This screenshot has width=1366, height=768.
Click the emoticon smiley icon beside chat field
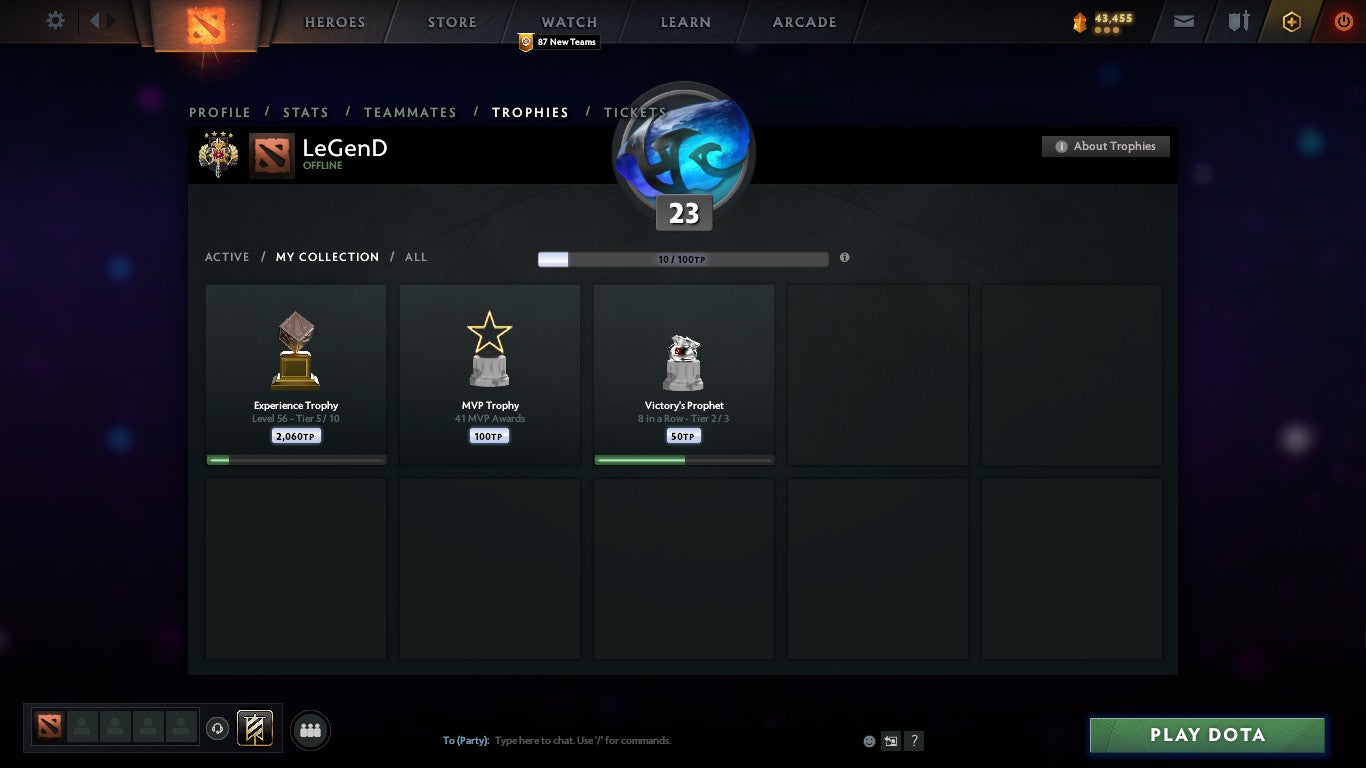(x=868, y=740)
